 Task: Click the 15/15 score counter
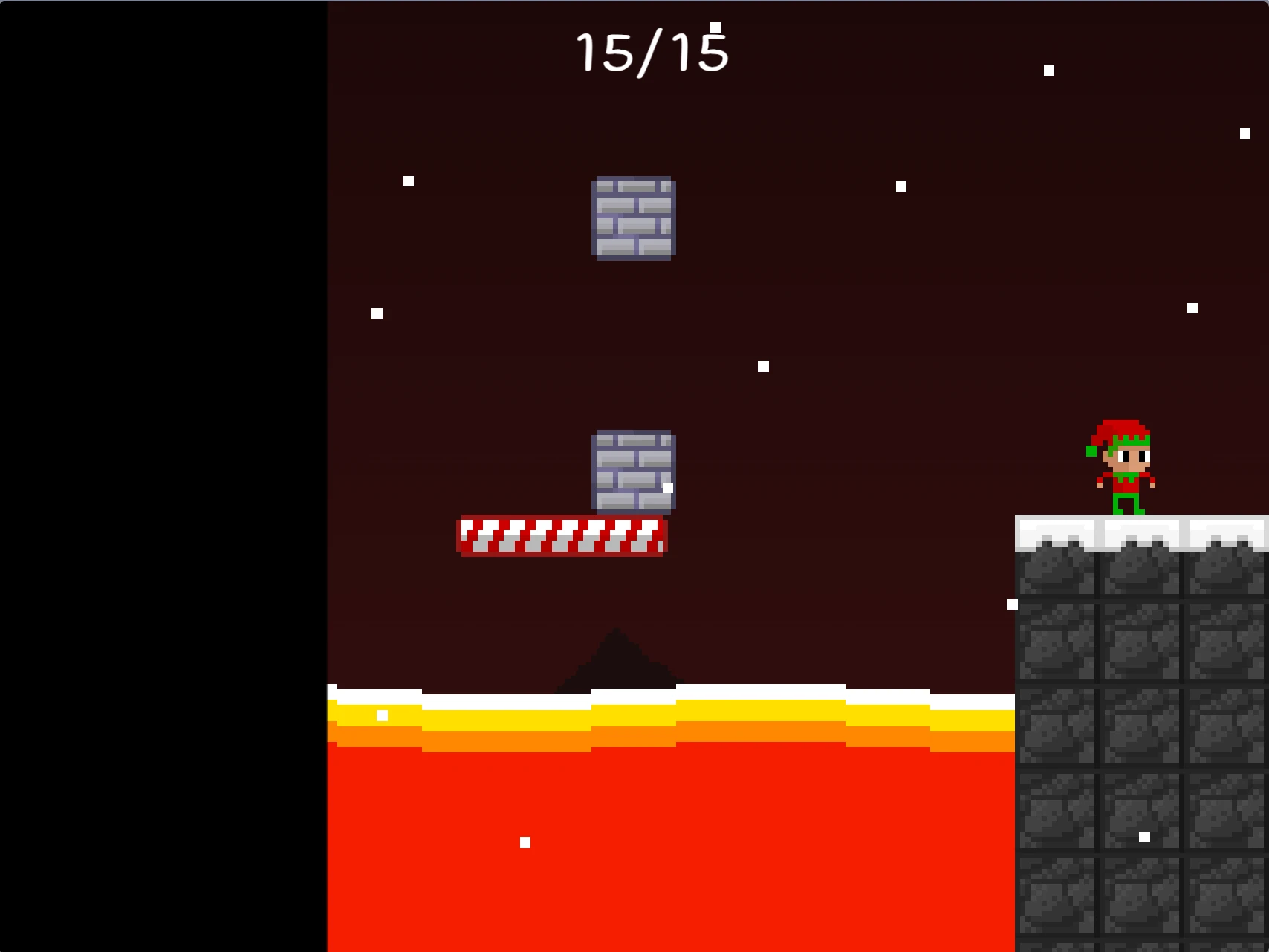(651, 50)
